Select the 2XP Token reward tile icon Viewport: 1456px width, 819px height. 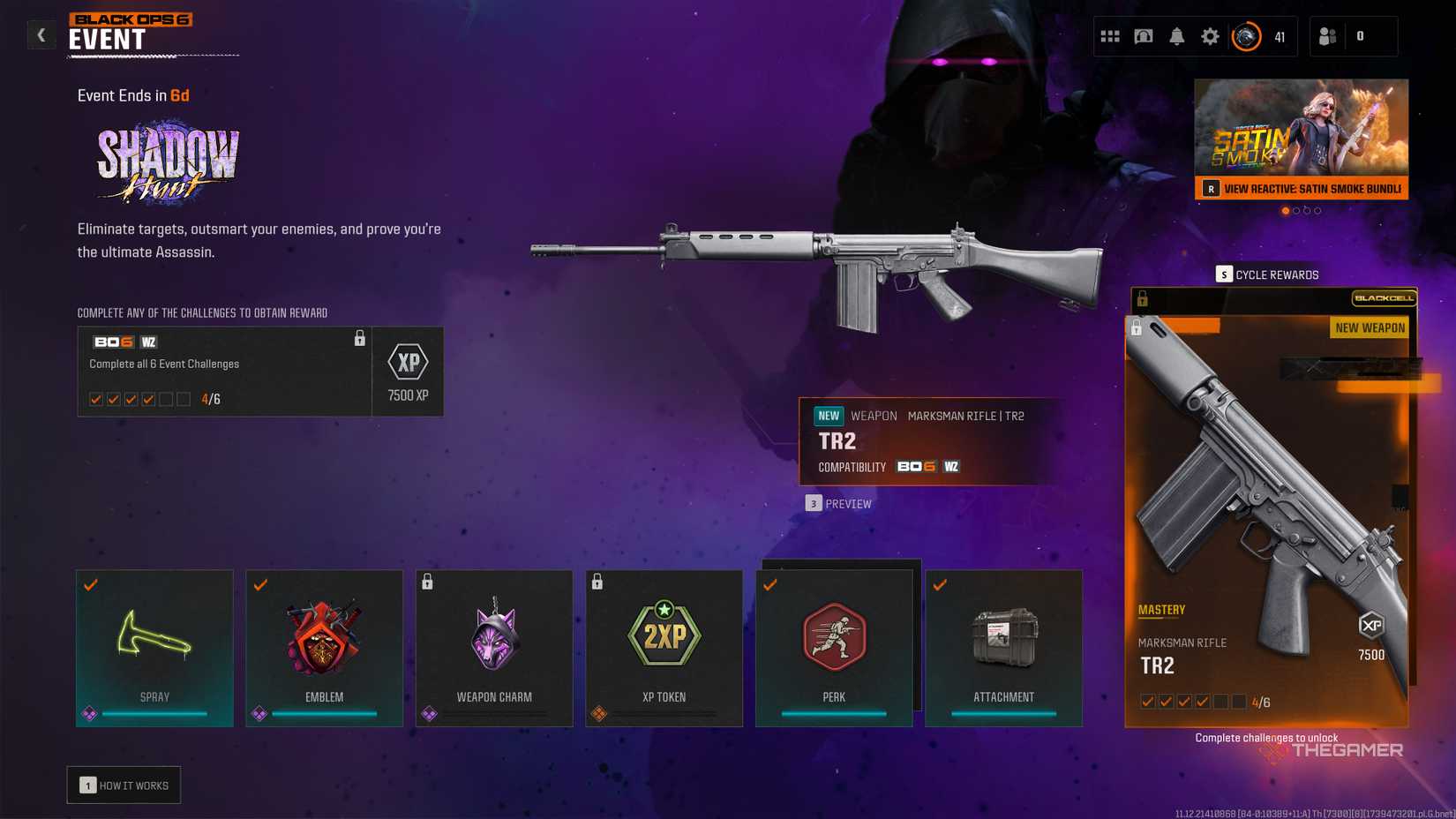coord(664,635)
